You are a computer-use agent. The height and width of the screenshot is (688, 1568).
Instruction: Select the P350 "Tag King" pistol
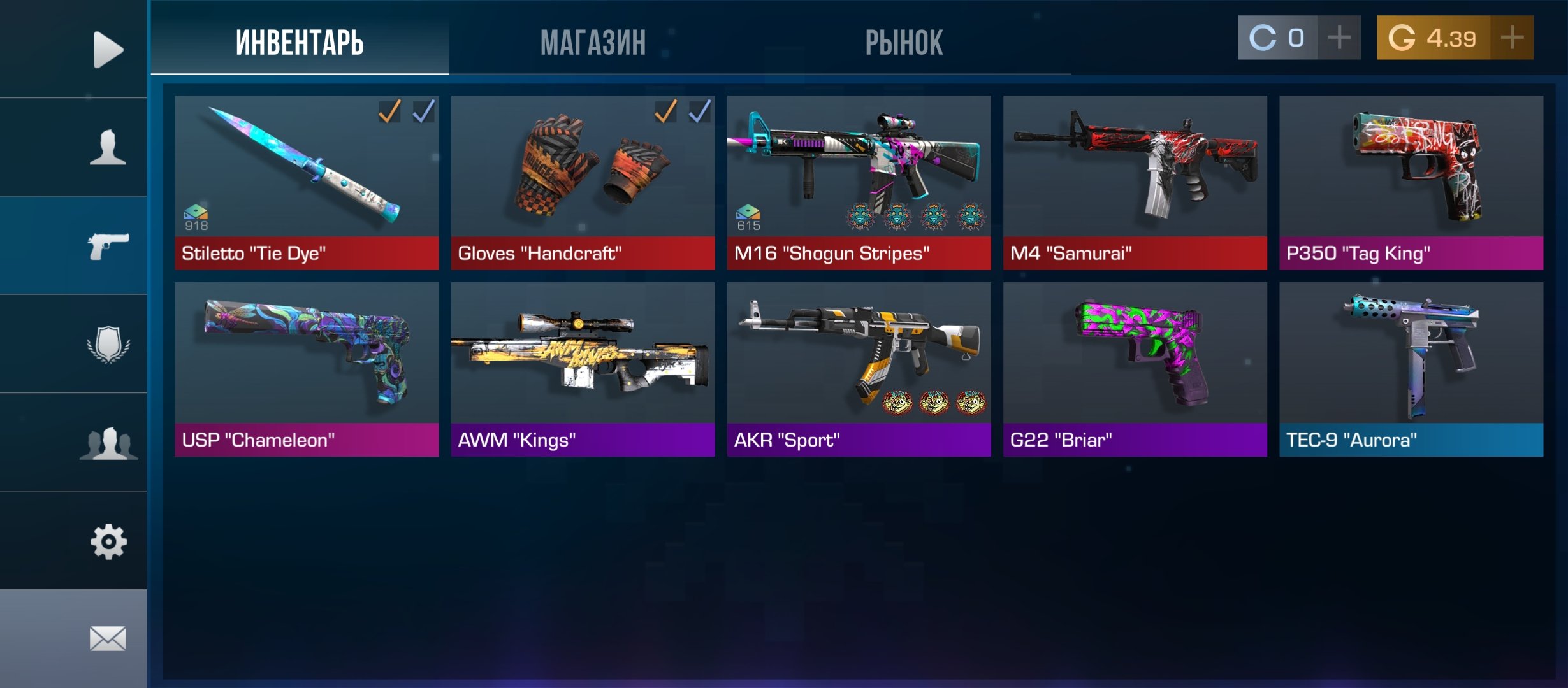(x=1411, y=182)
